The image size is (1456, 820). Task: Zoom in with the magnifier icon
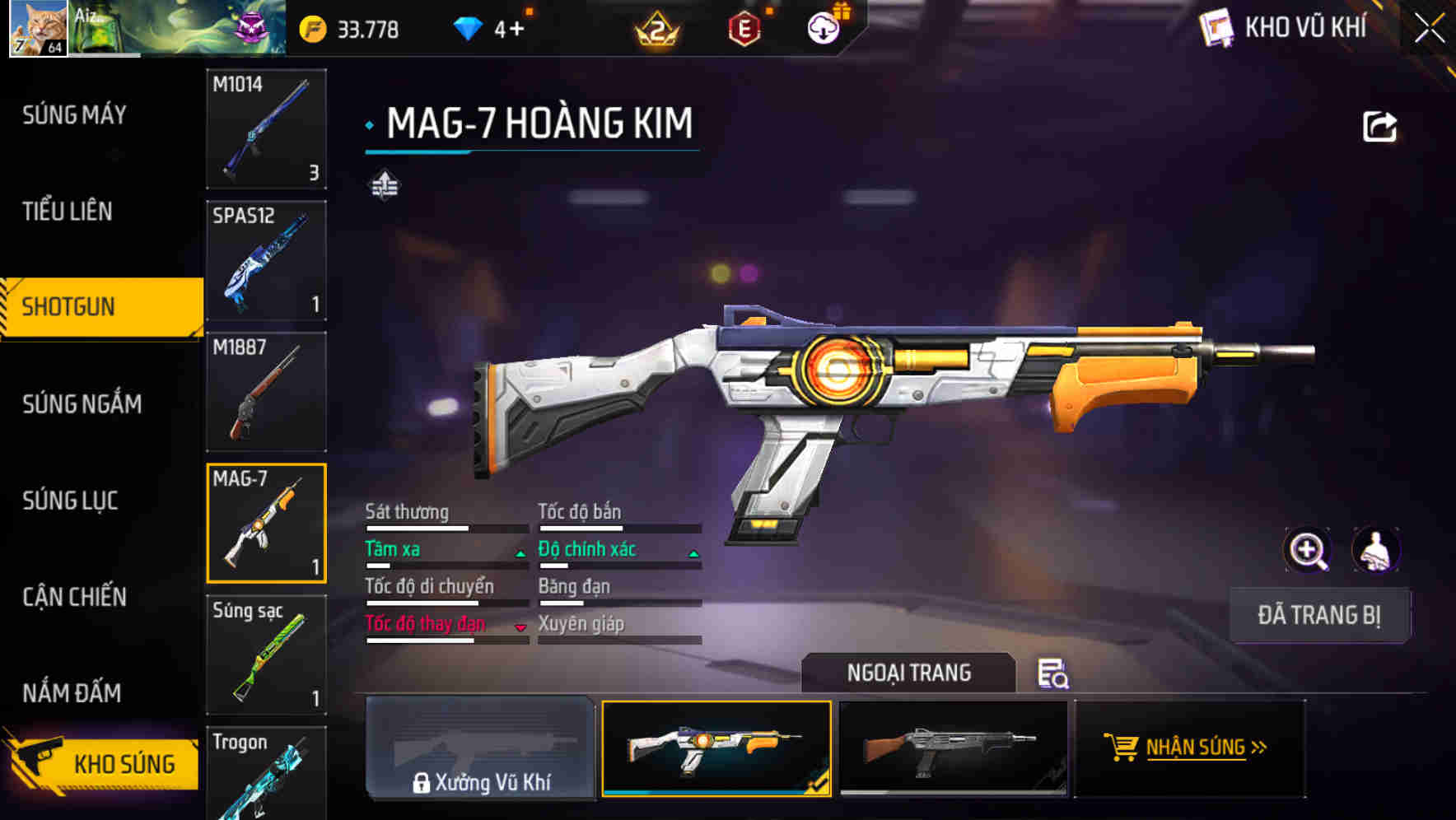pos(1308,550)
